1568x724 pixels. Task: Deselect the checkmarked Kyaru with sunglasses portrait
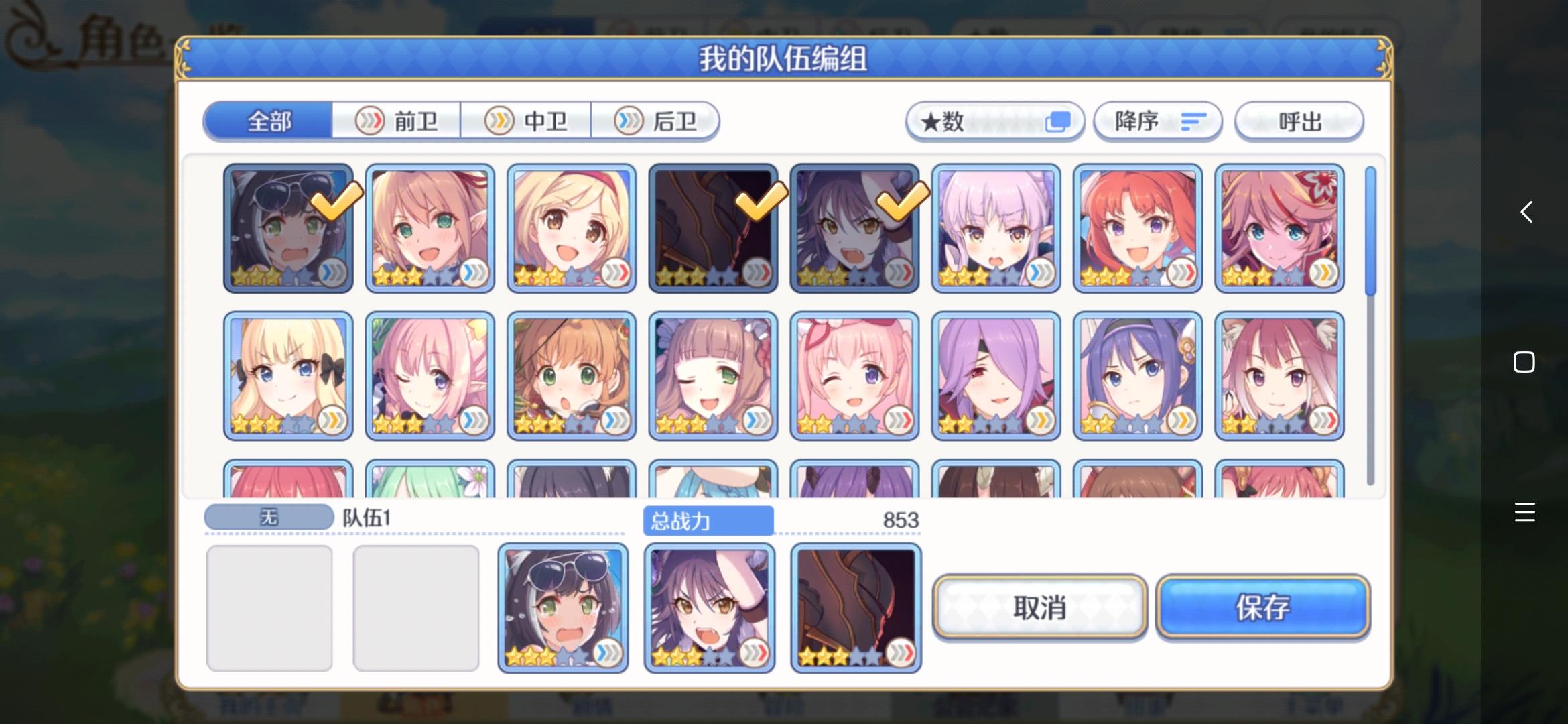coord(287,227)
